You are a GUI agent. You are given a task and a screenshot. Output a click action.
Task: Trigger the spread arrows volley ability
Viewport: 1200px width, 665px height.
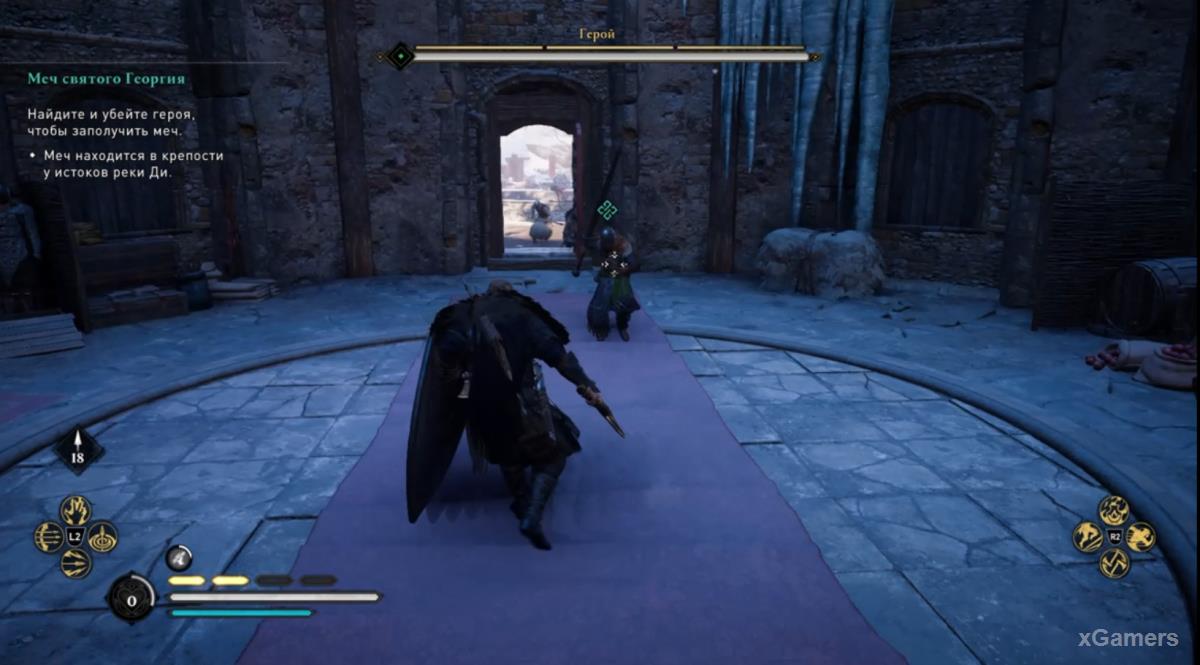pos(75,563)
